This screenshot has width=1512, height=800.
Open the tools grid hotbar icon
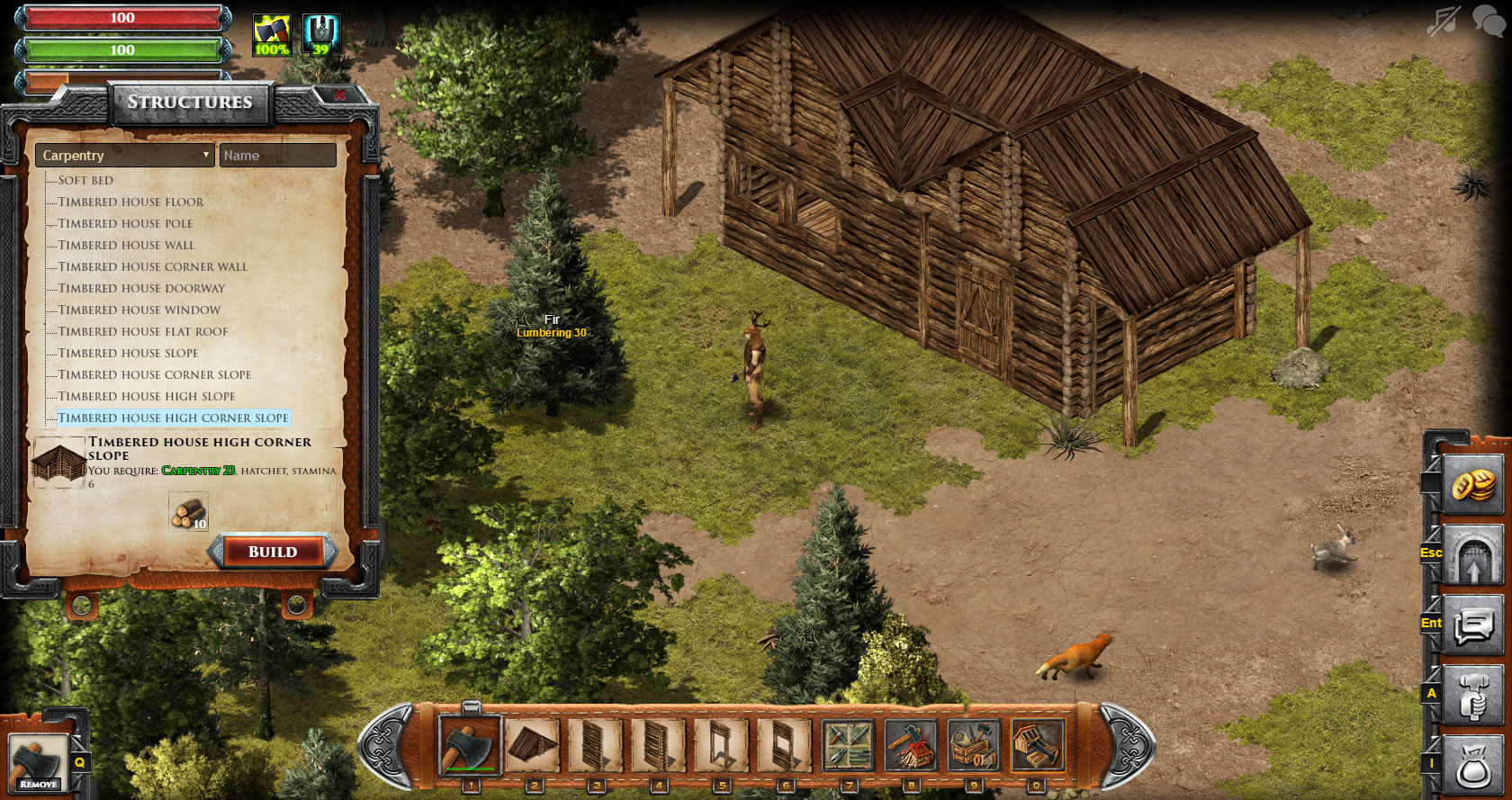point(848,745)
